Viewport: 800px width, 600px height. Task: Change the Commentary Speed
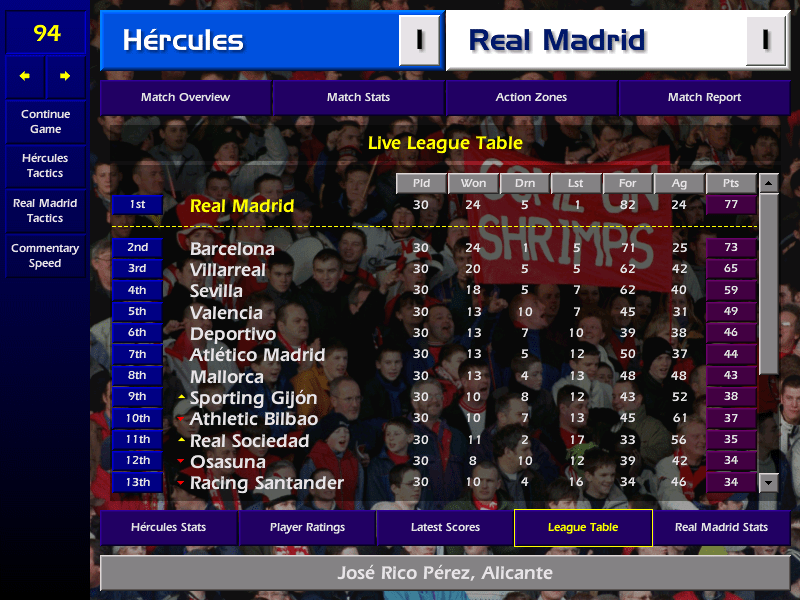point(45,256)
